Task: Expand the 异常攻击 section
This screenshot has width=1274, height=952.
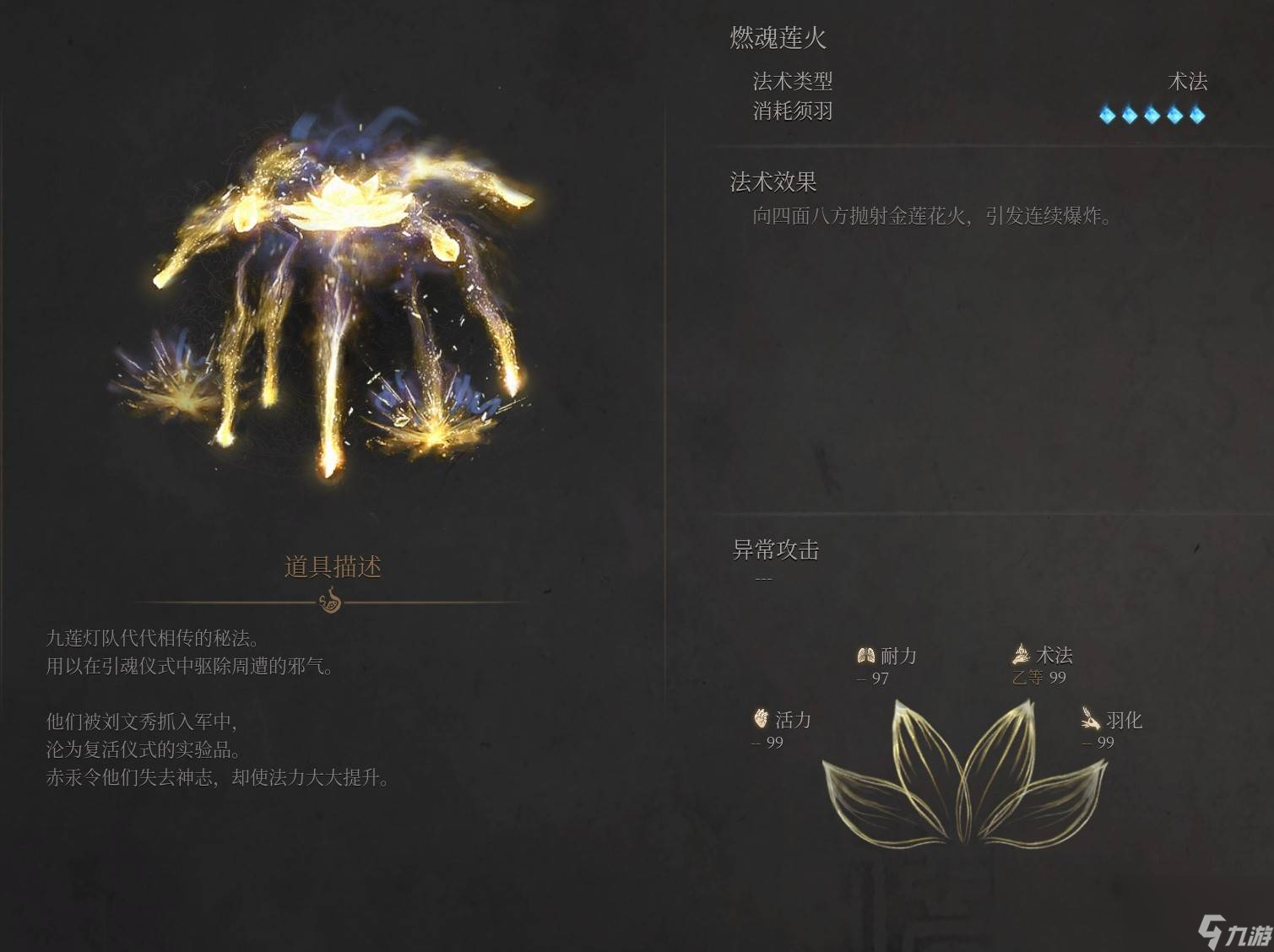Action: (774, 549)
